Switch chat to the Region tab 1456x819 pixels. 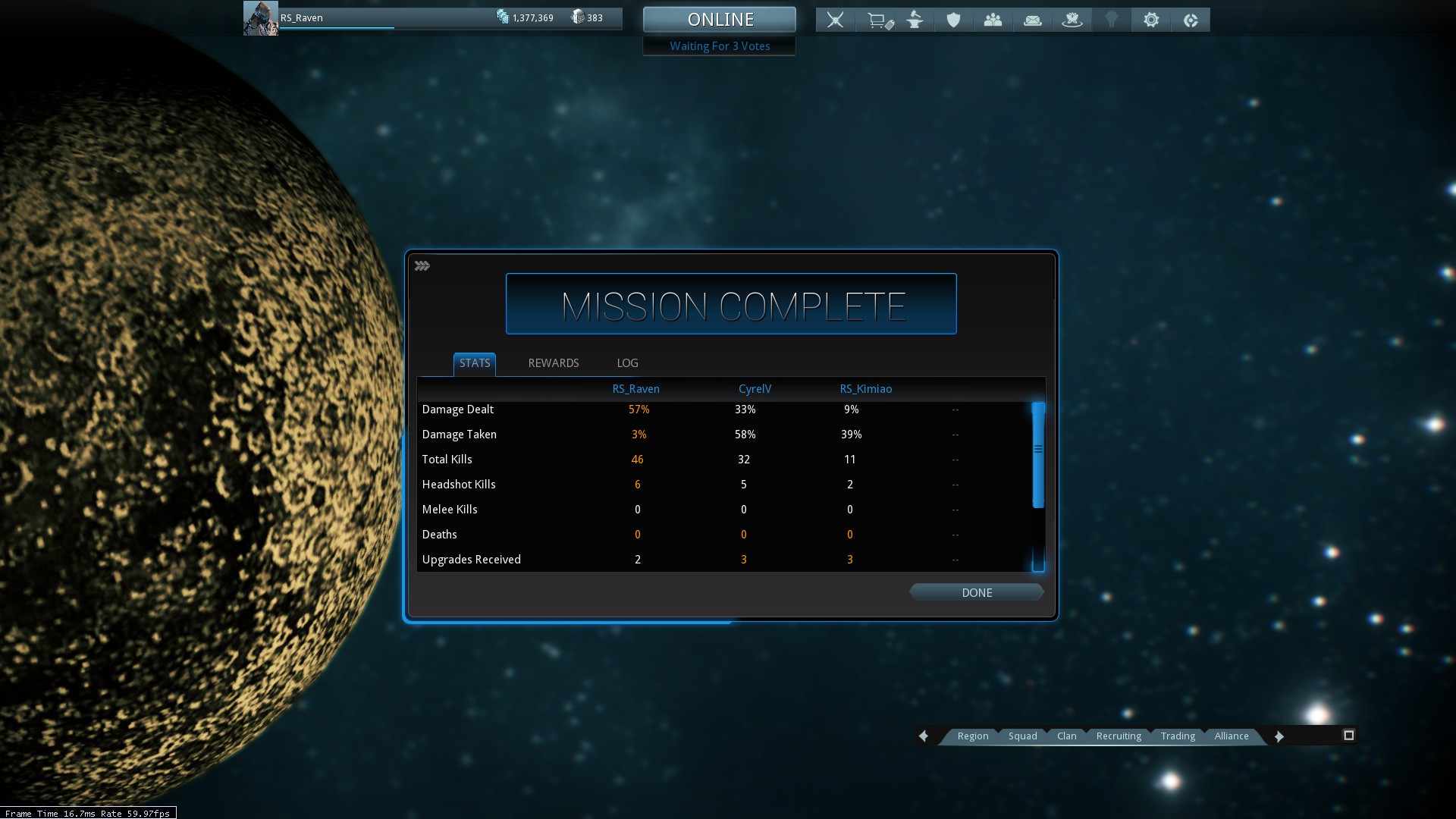coord(972,736)
